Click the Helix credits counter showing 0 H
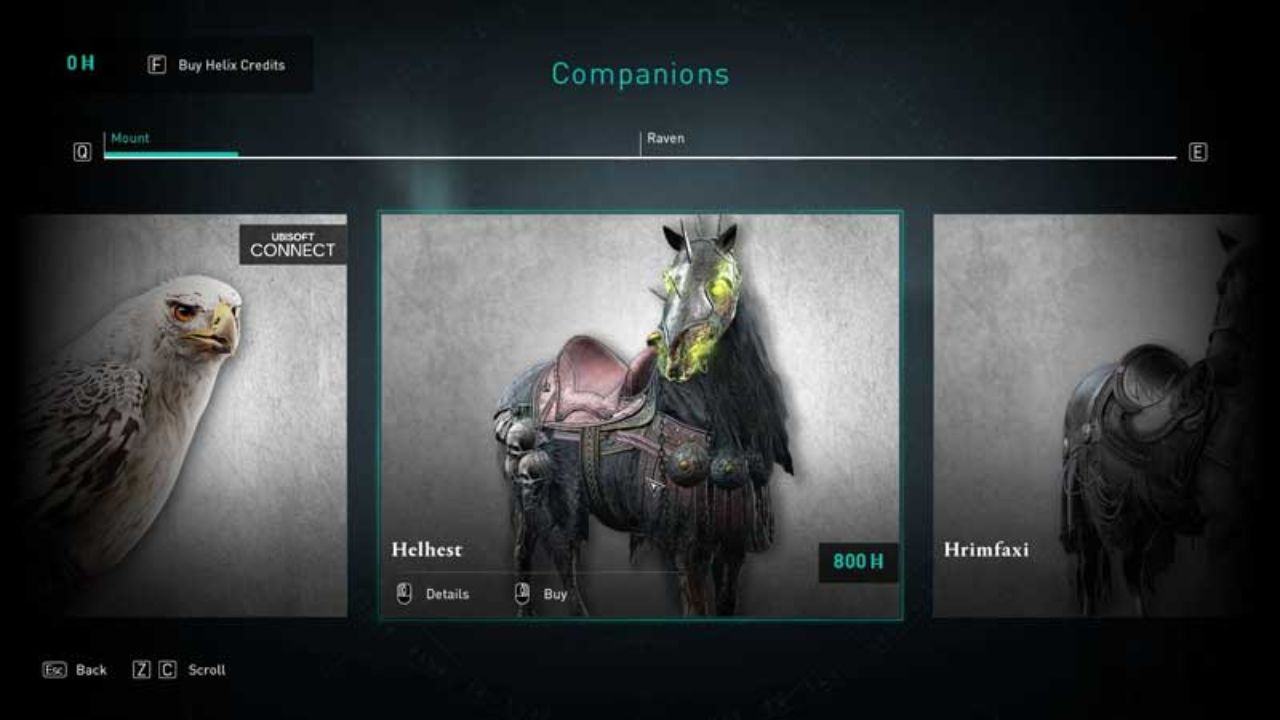This screenshot has height=720, width=1280. [x=81, y=62]
